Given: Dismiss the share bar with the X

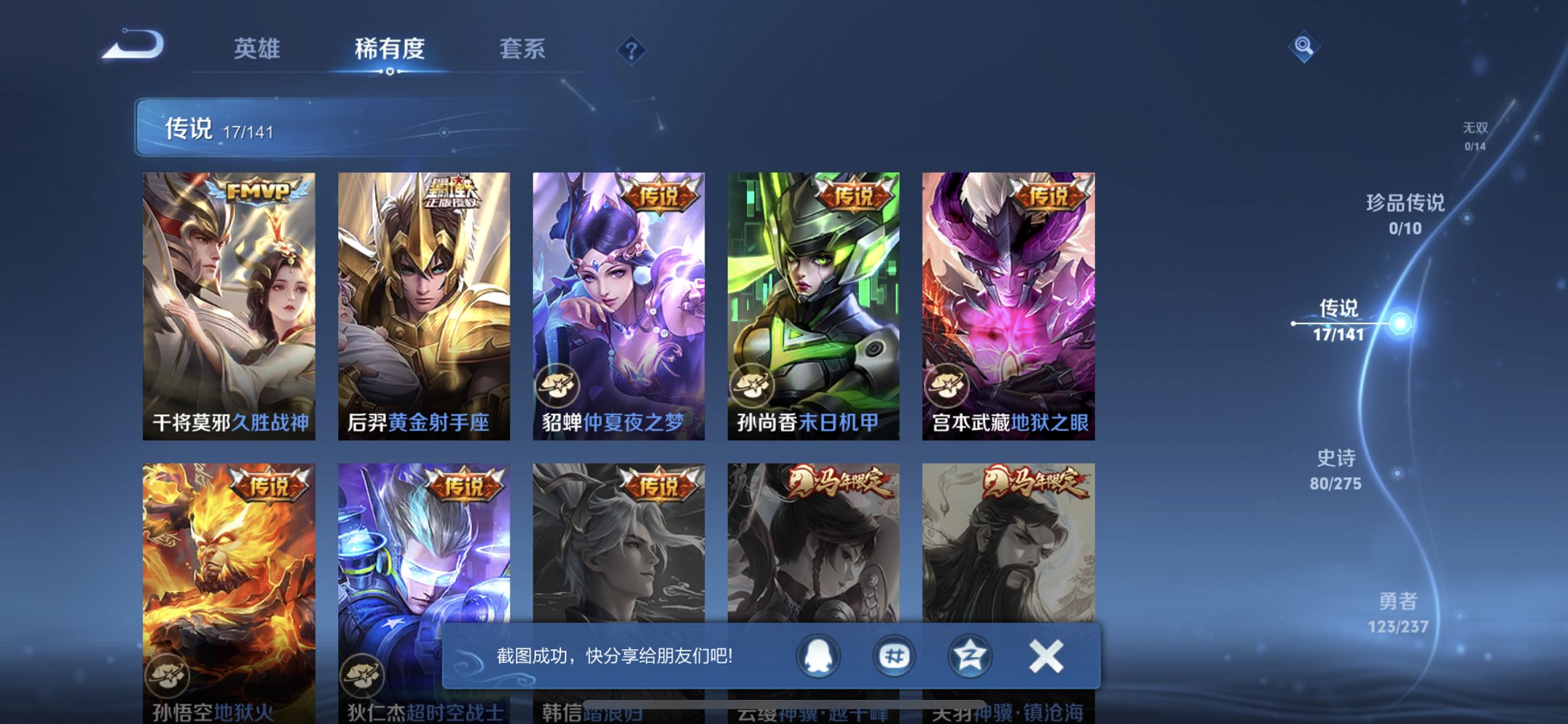Looking at the screenshot, I should pos(1045,656).
